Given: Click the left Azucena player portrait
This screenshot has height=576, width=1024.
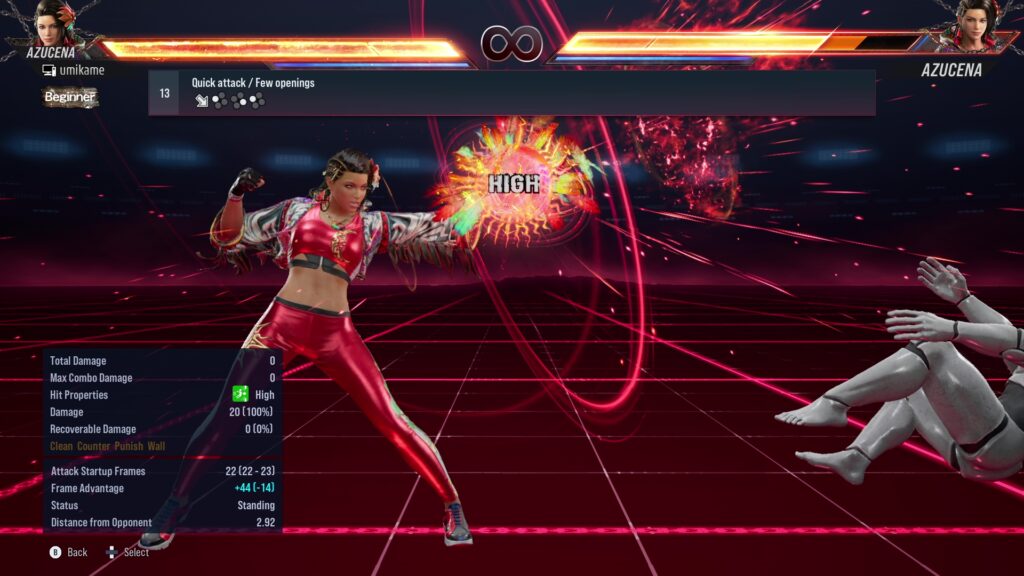Looking at the screenshot, I should (x=58, y=24).
